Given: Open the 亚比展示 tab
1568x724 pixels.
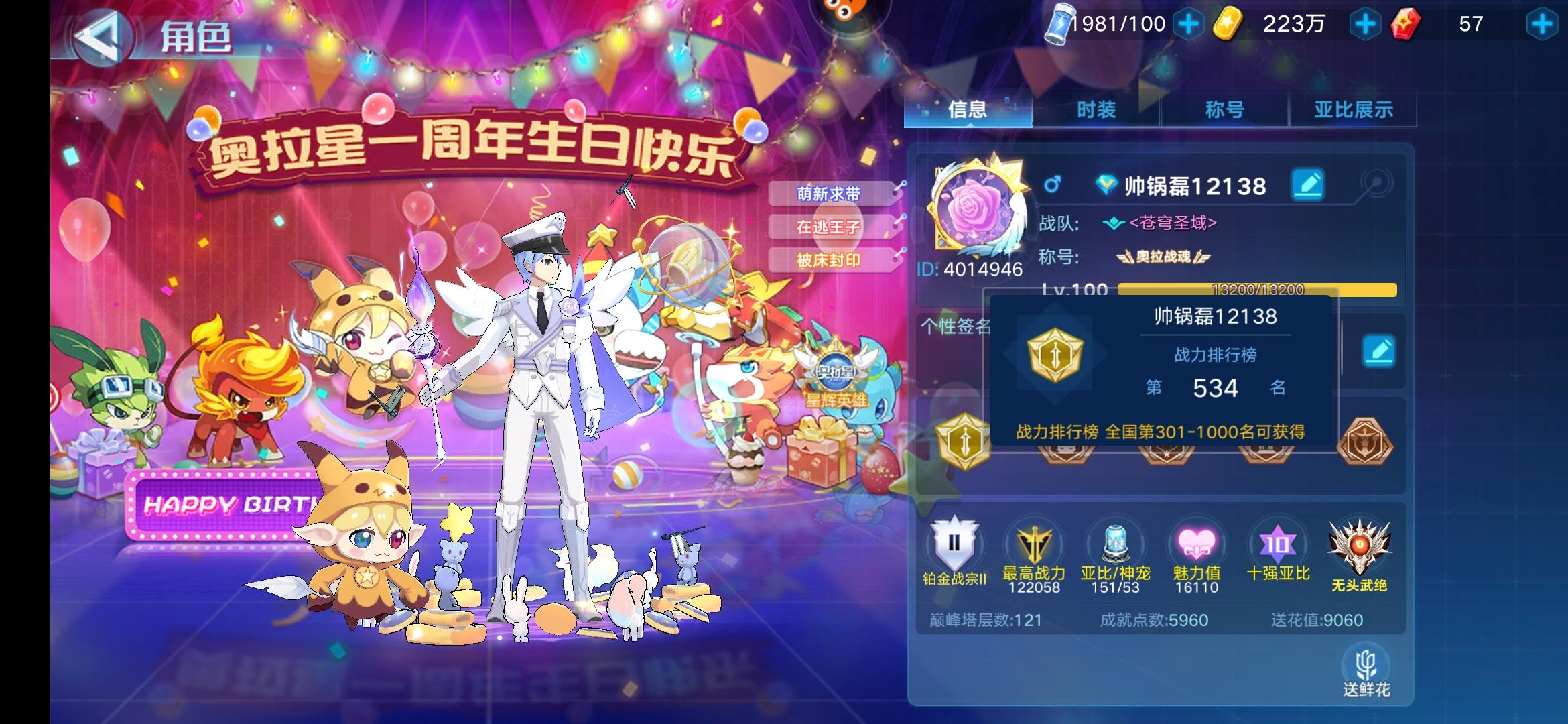Looking at the screenshot, I should tap(1354, 111).
